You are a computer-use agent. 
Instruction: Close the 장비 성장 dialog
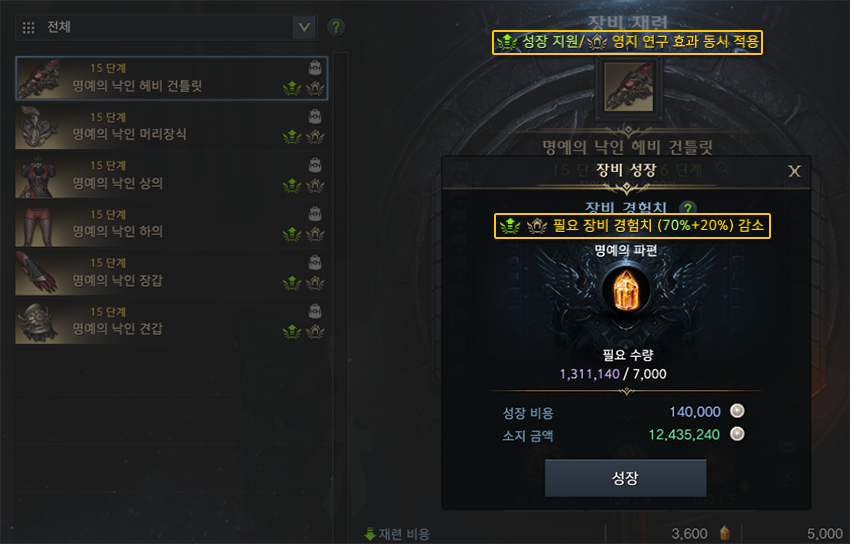(x=795, y=171)
